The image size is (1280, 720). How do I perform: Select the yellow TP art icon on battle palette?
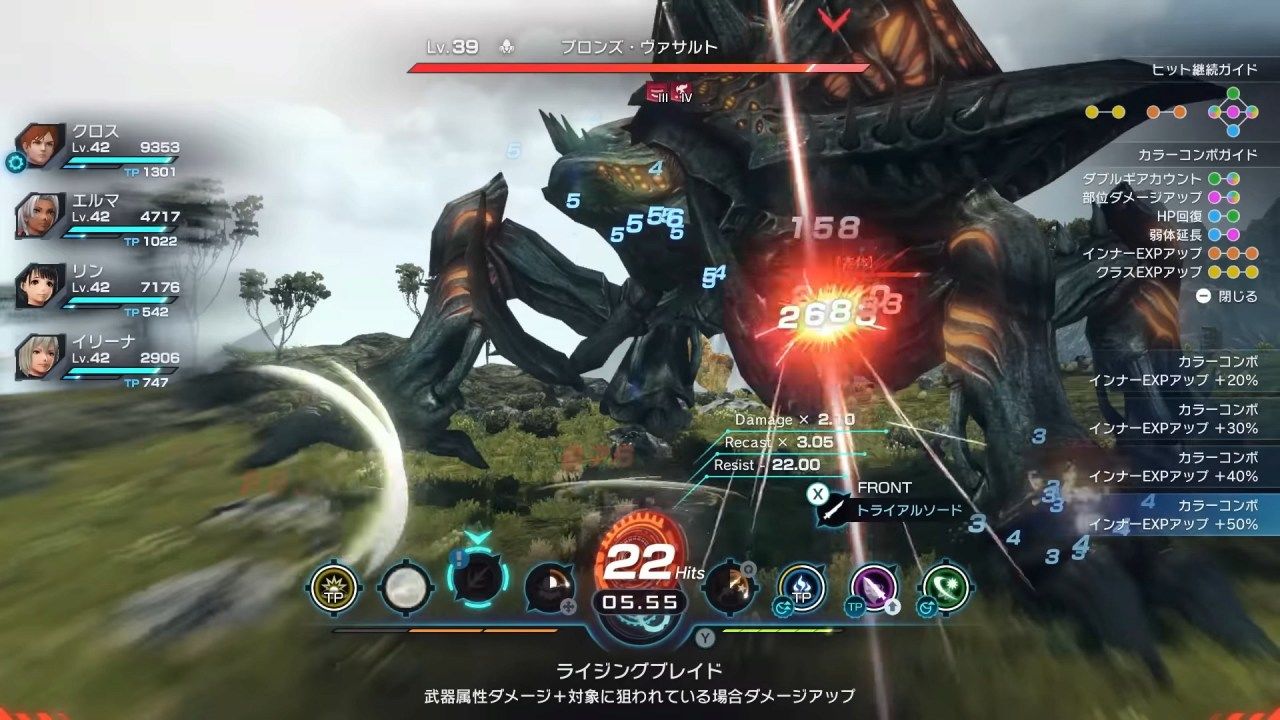335,590
